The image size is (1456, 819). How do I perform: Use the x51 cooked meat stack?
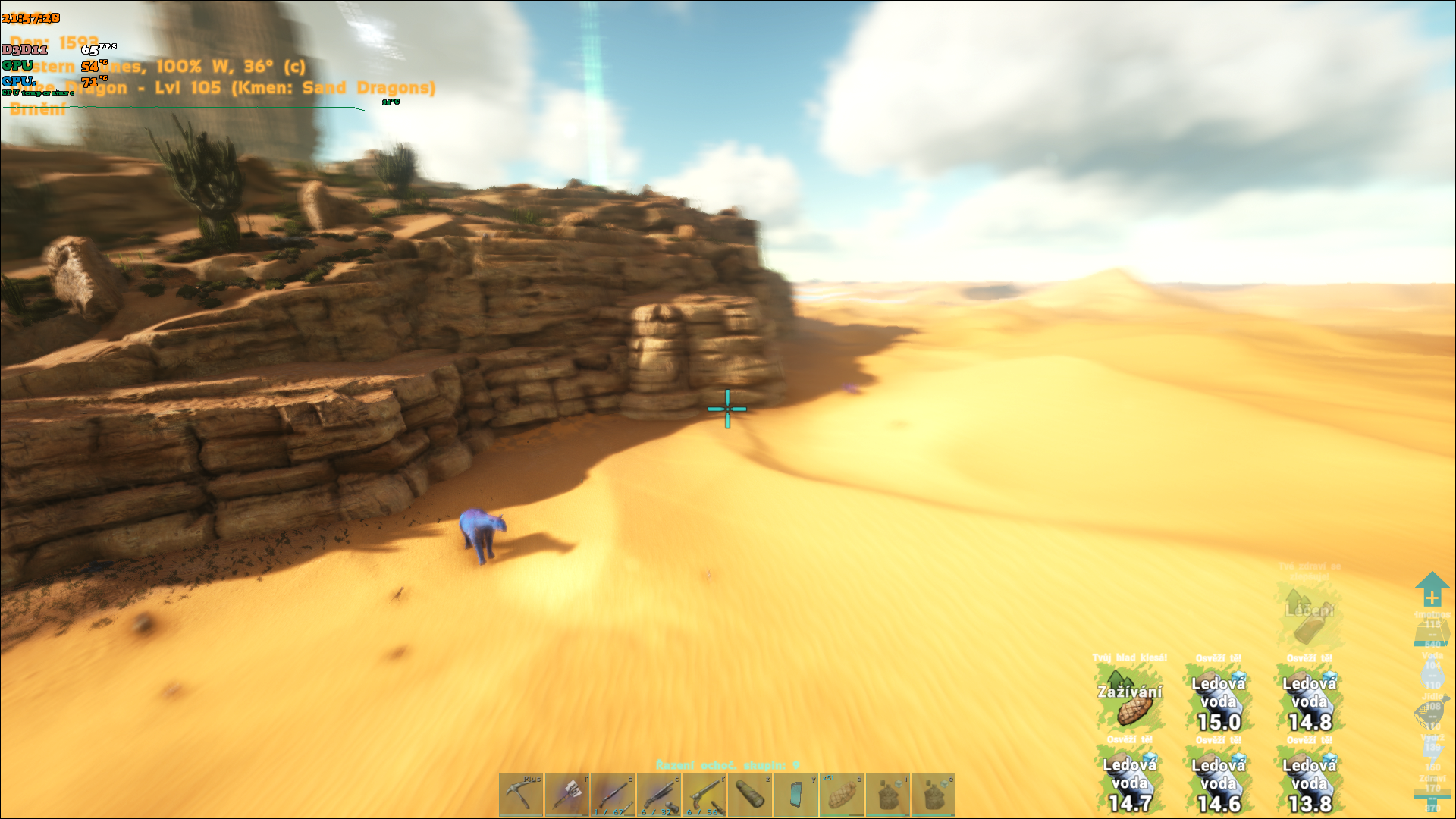842,795
